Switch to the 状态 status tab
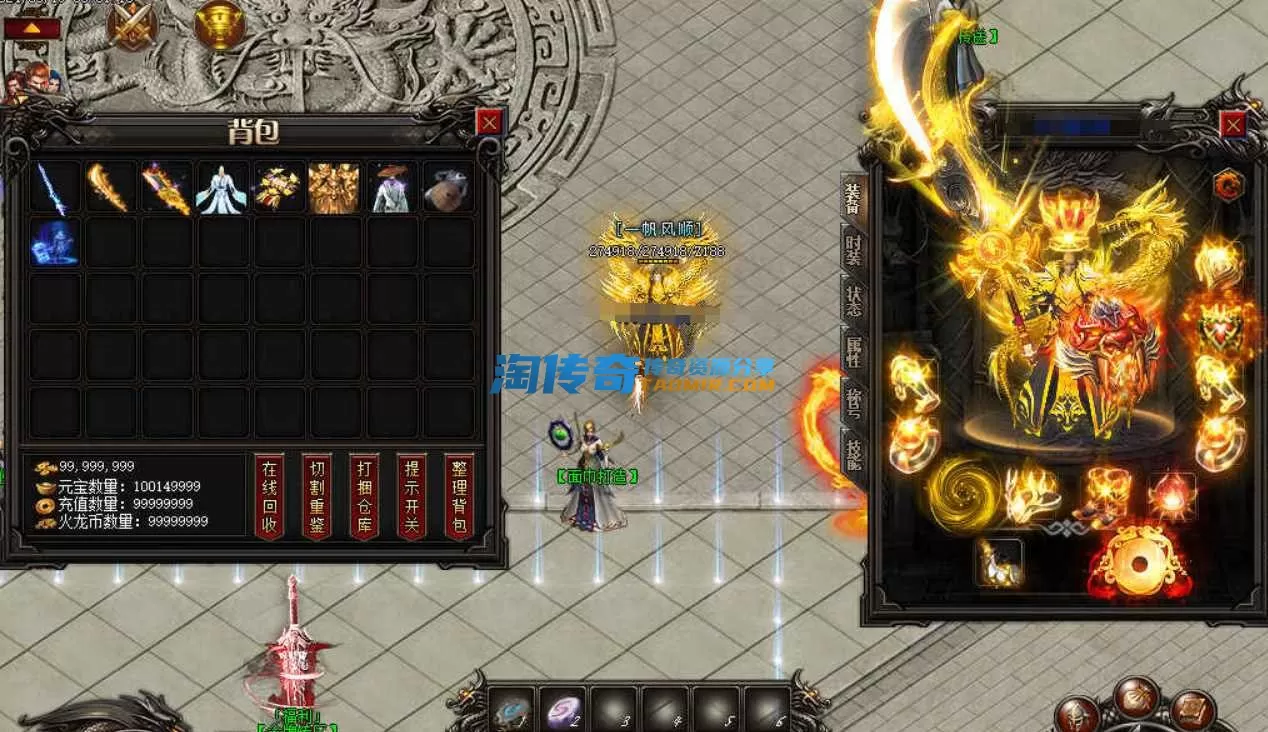This screenshot has width=1268, height=732. click(x=853, y=301)
